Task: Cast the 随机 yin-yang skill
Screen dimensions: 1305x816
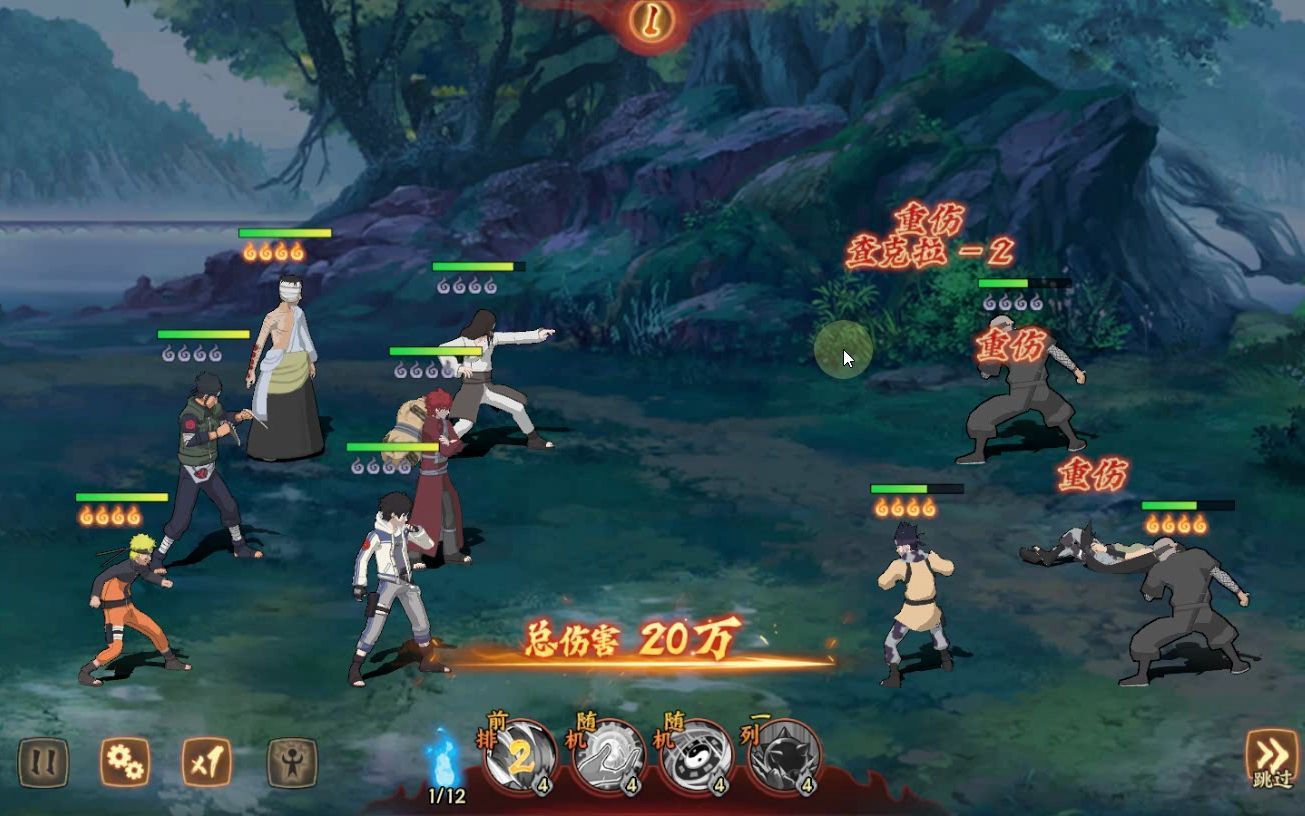Action: click(696, 758)
